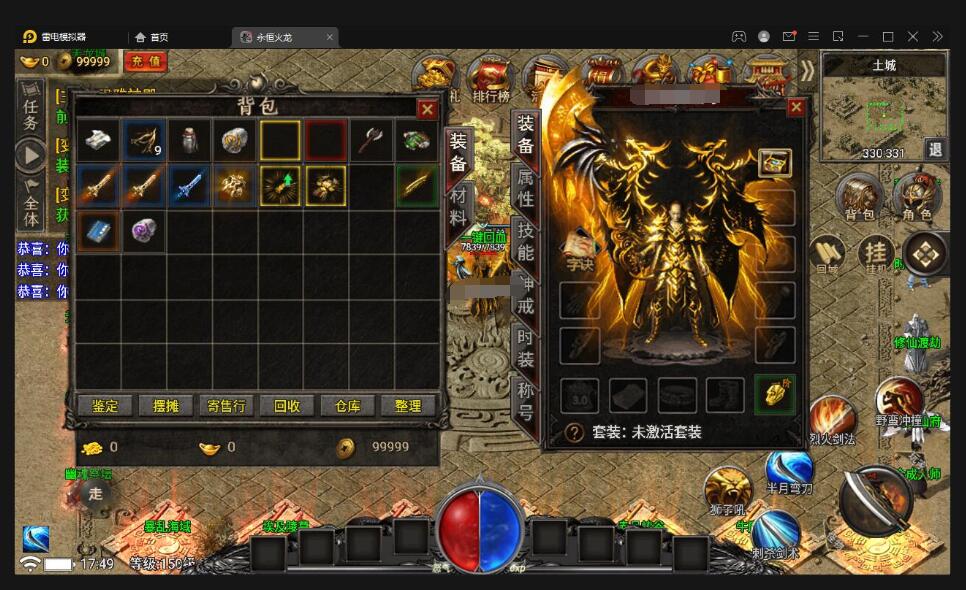
Task: Close the 背包 backpack window
Action: pyautogui.click(x=427, y=109)
